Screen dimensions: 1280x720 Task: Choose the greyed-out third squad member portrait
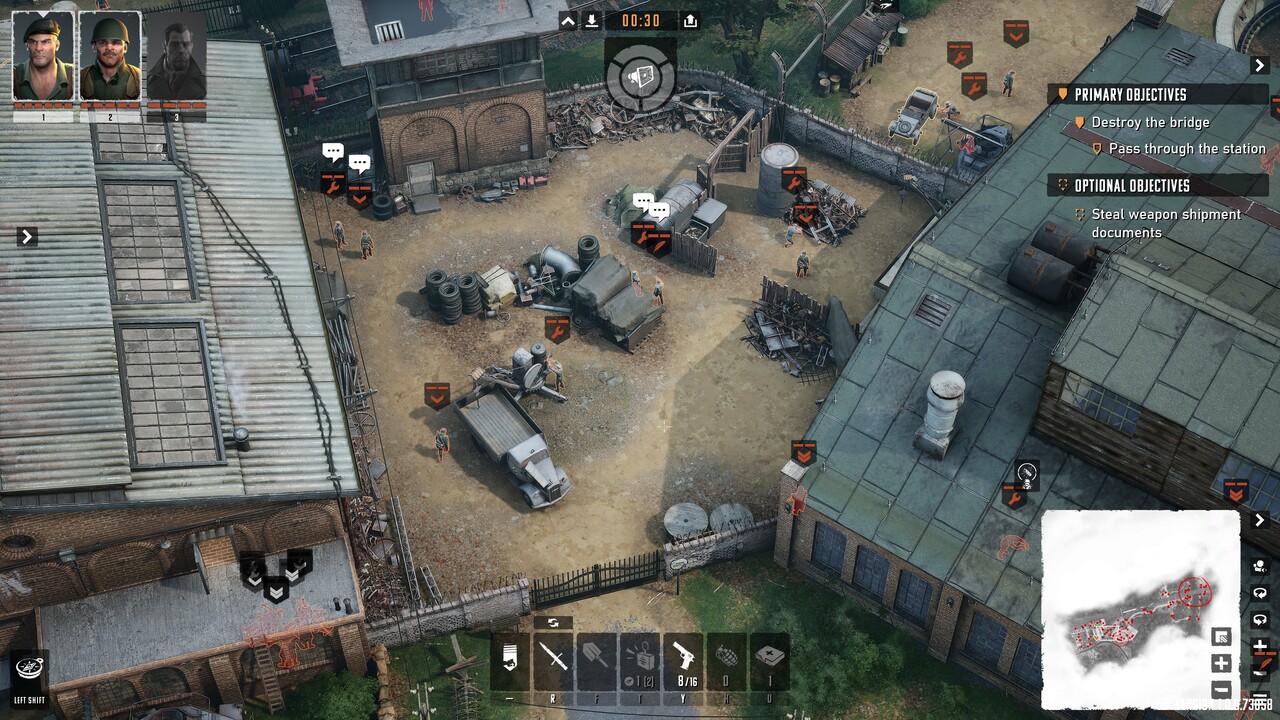[x=176, y=57]
